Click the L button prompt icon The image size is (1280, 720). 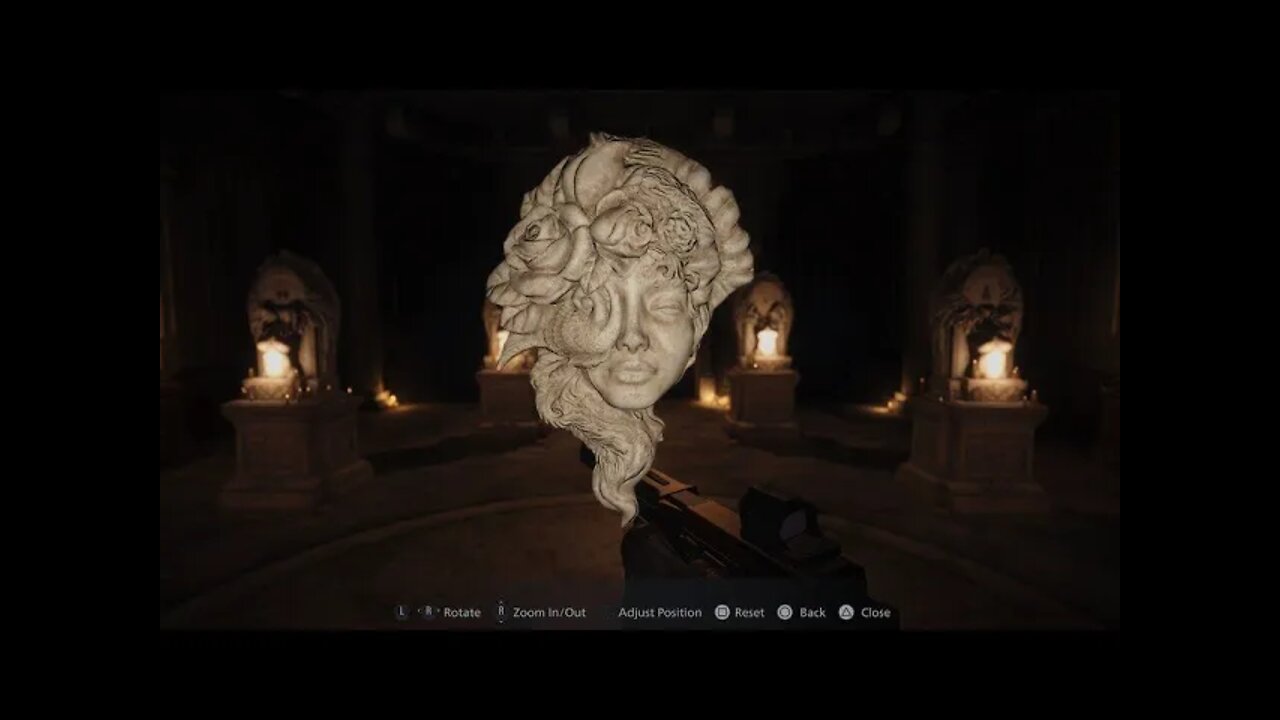click(x=400, y=611)
